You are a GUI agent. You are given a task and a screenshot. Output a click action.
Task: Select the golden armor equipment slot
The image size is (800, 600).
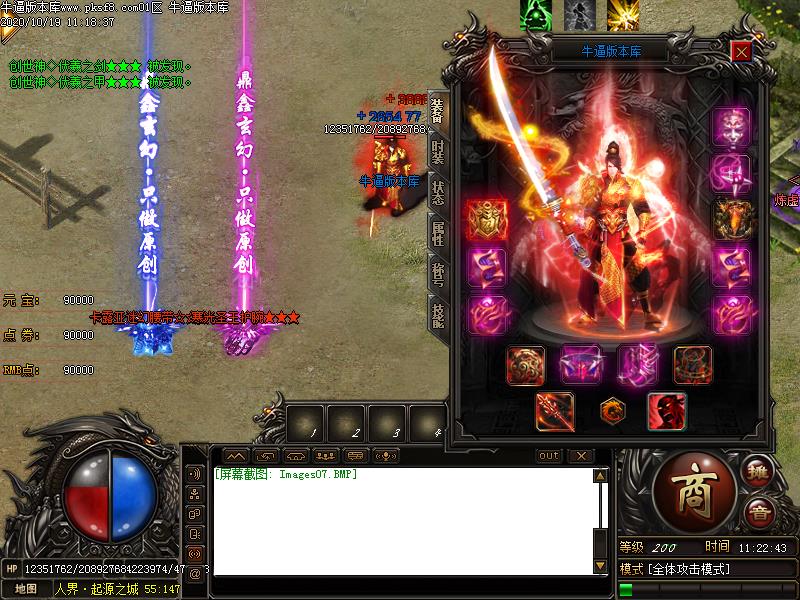tap(485, 219)
